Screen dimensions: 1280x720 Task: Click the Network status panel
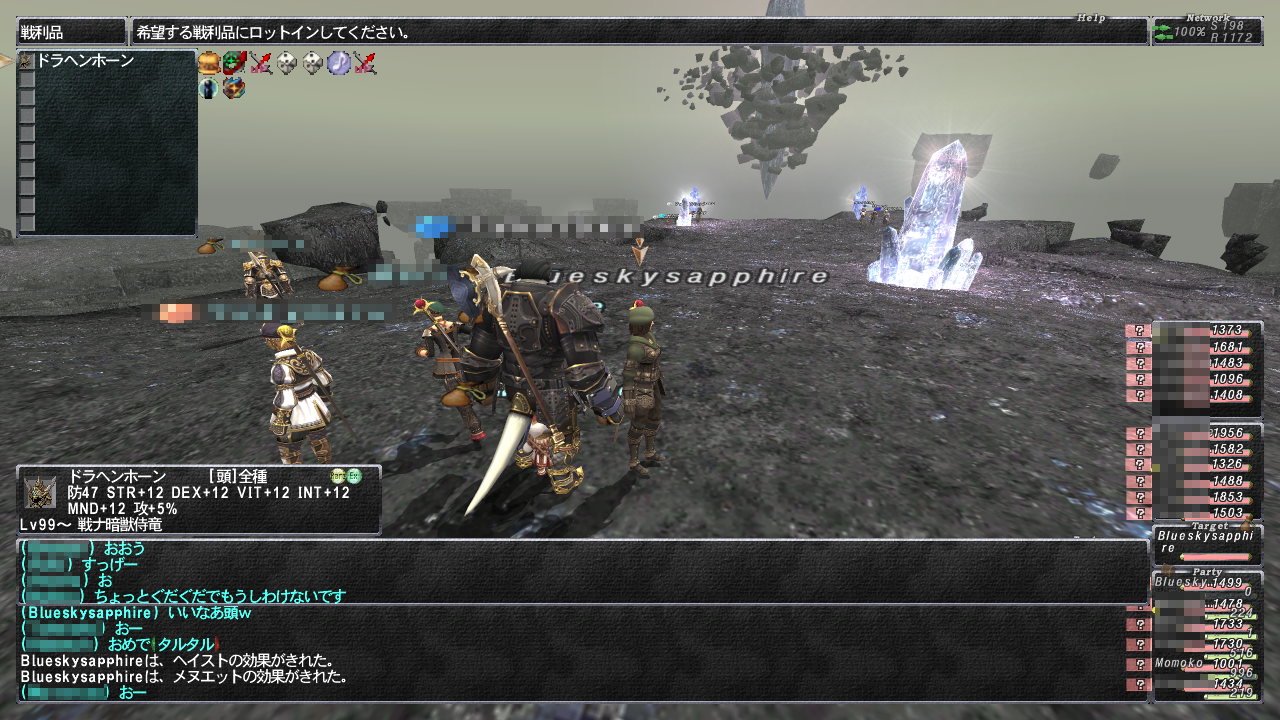click(x=1206, y=31)
